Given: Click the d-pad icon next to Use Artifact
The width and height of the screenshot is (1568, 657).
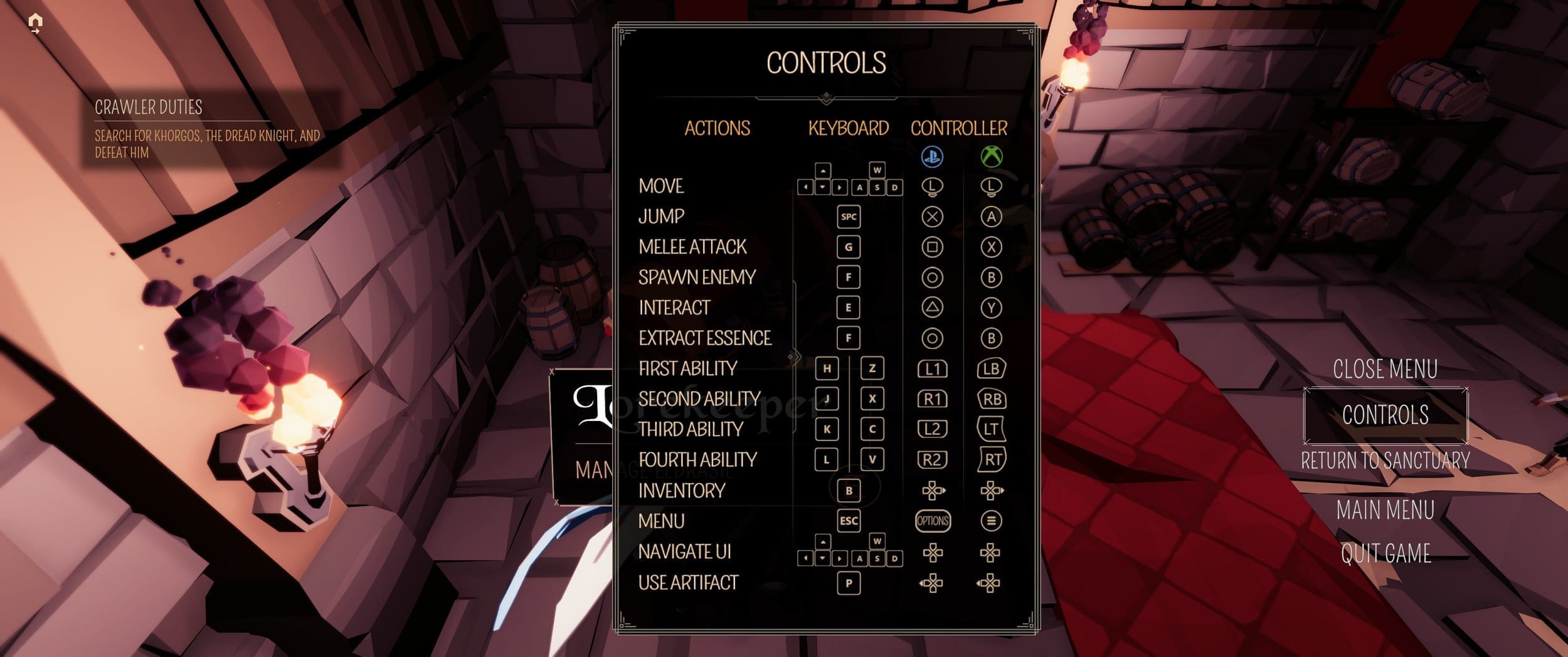Looking at the screenshot, I should [931, 582].
